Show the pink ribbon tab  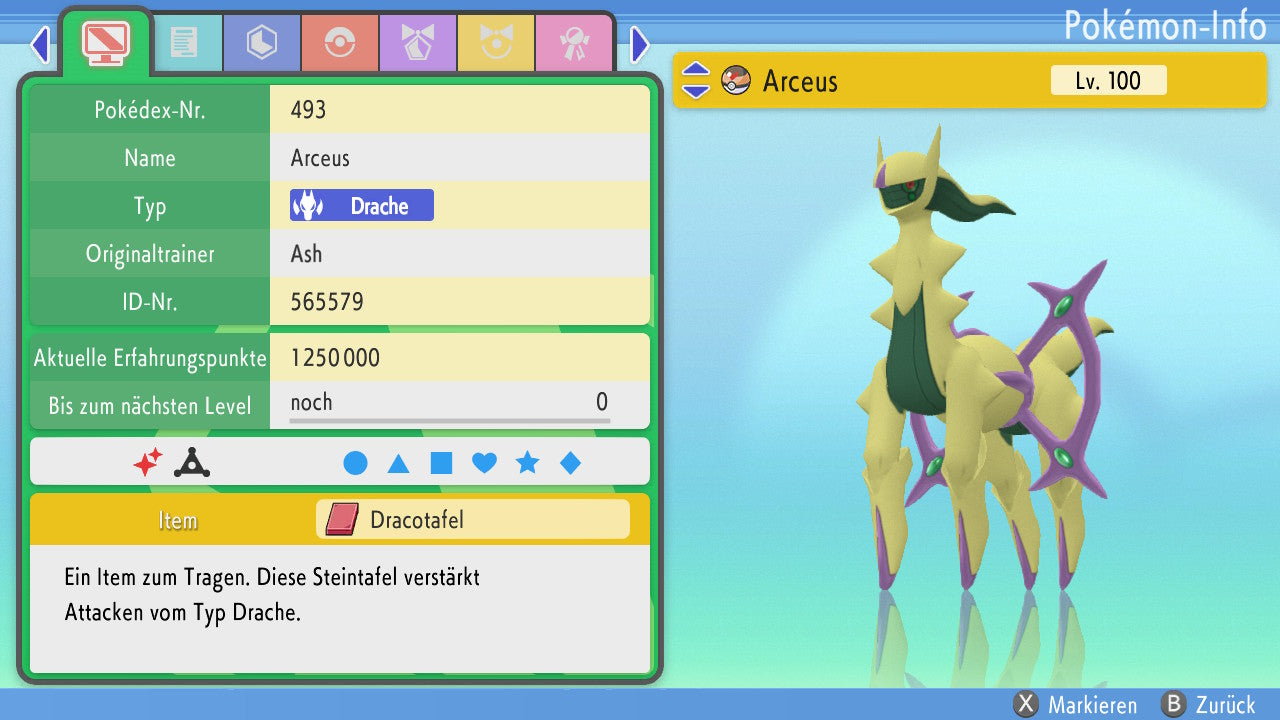pyautogui.click(x=573, y=43)
